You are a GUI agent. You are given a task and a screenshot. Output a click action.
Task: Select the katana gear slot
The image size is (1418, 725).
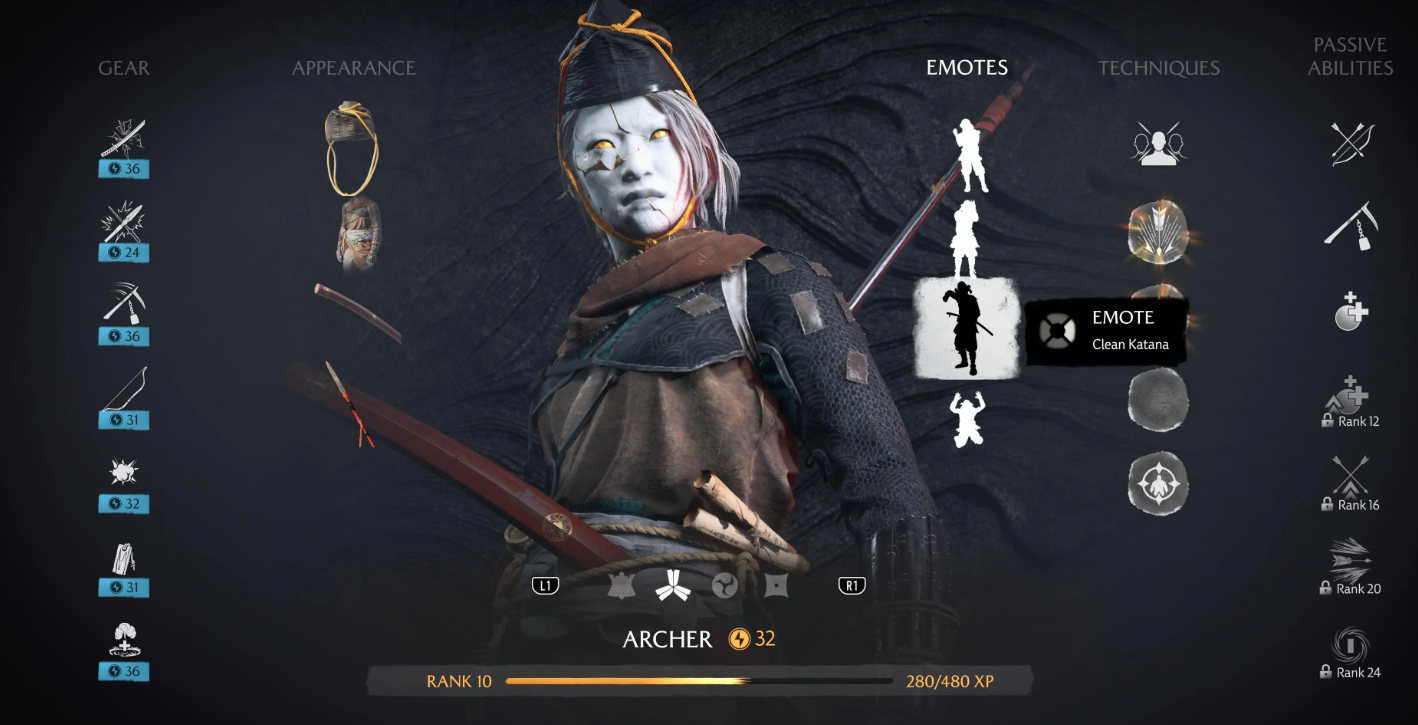point(124,139)
